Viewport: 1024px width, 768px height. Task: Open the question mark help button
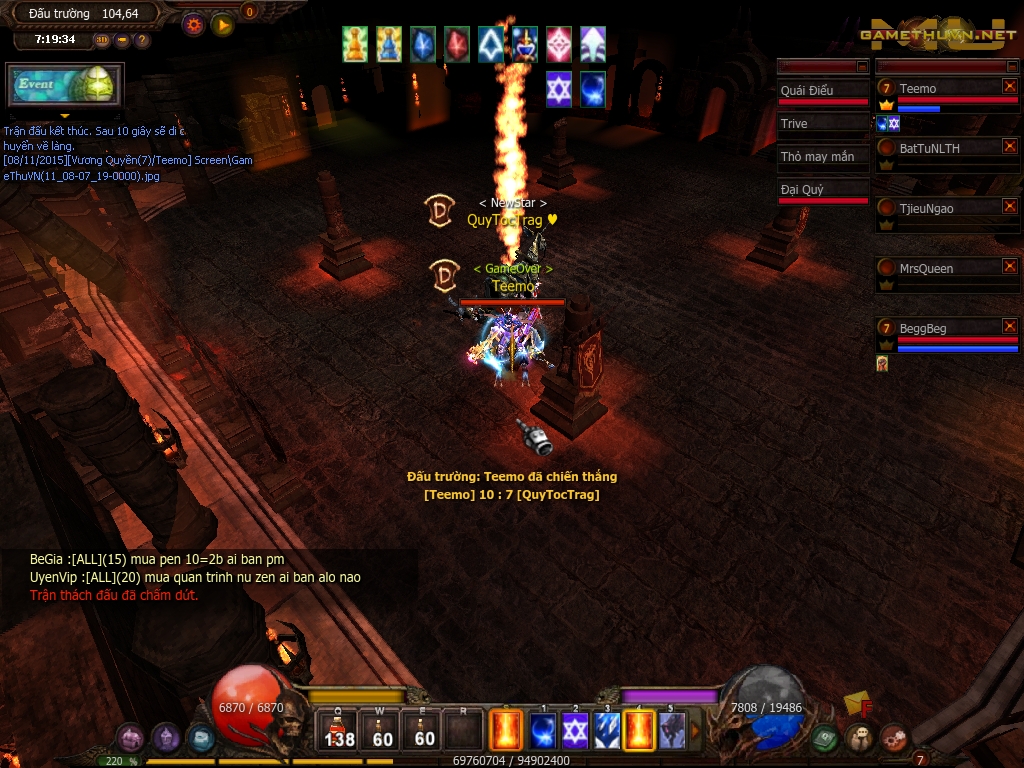(142, 40)
